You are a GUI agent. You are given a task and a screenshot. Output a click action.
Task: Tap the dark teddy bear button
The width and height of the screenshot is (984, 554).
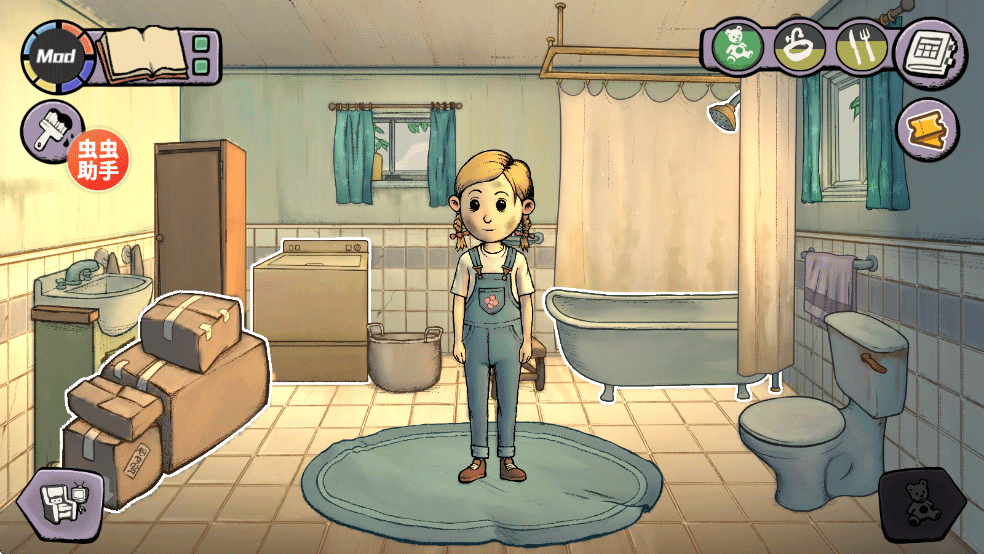point(919,502)
